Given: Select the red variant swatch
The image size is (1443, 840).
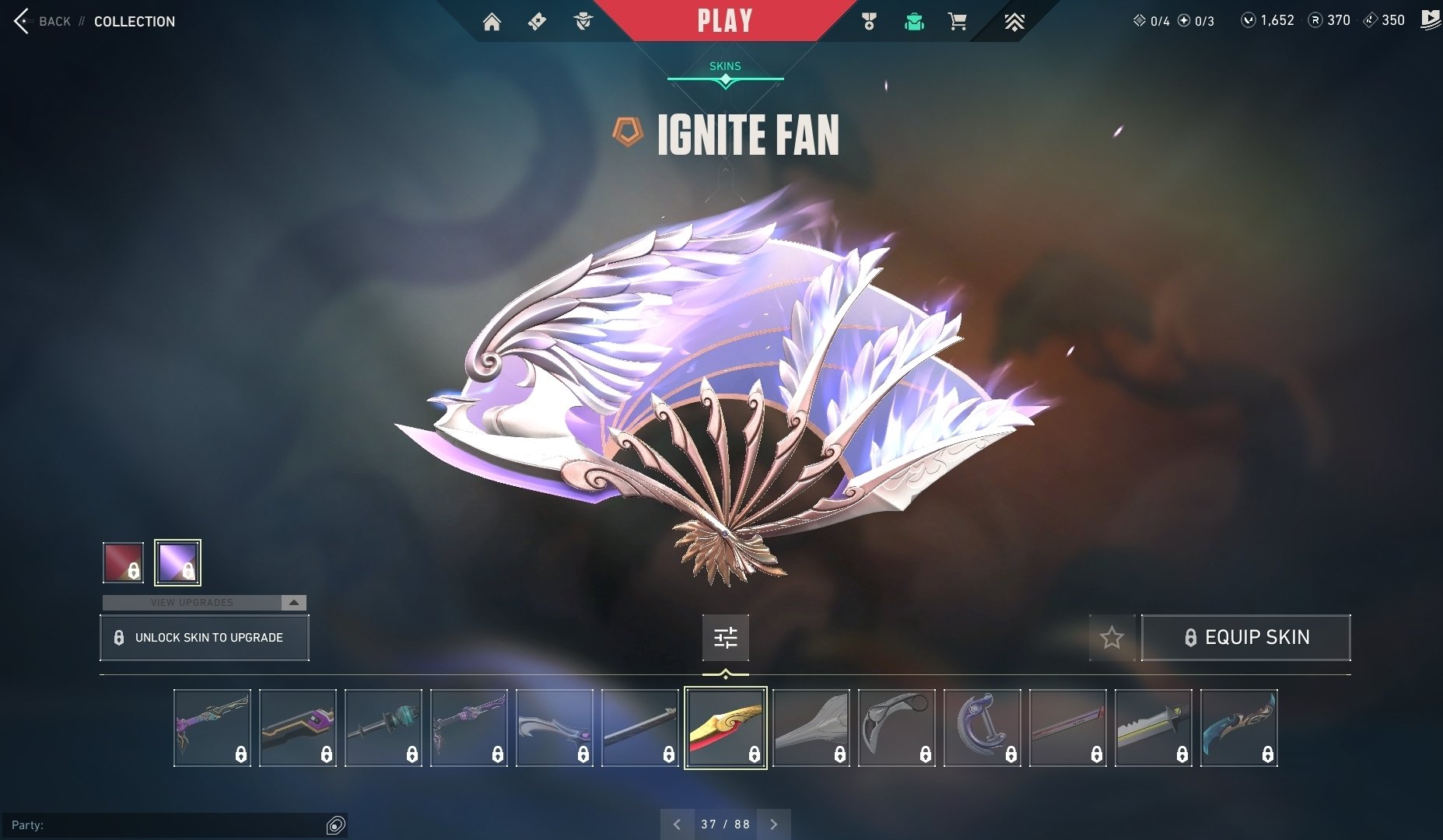Looking at the screenshot, I should click(121, 562).
